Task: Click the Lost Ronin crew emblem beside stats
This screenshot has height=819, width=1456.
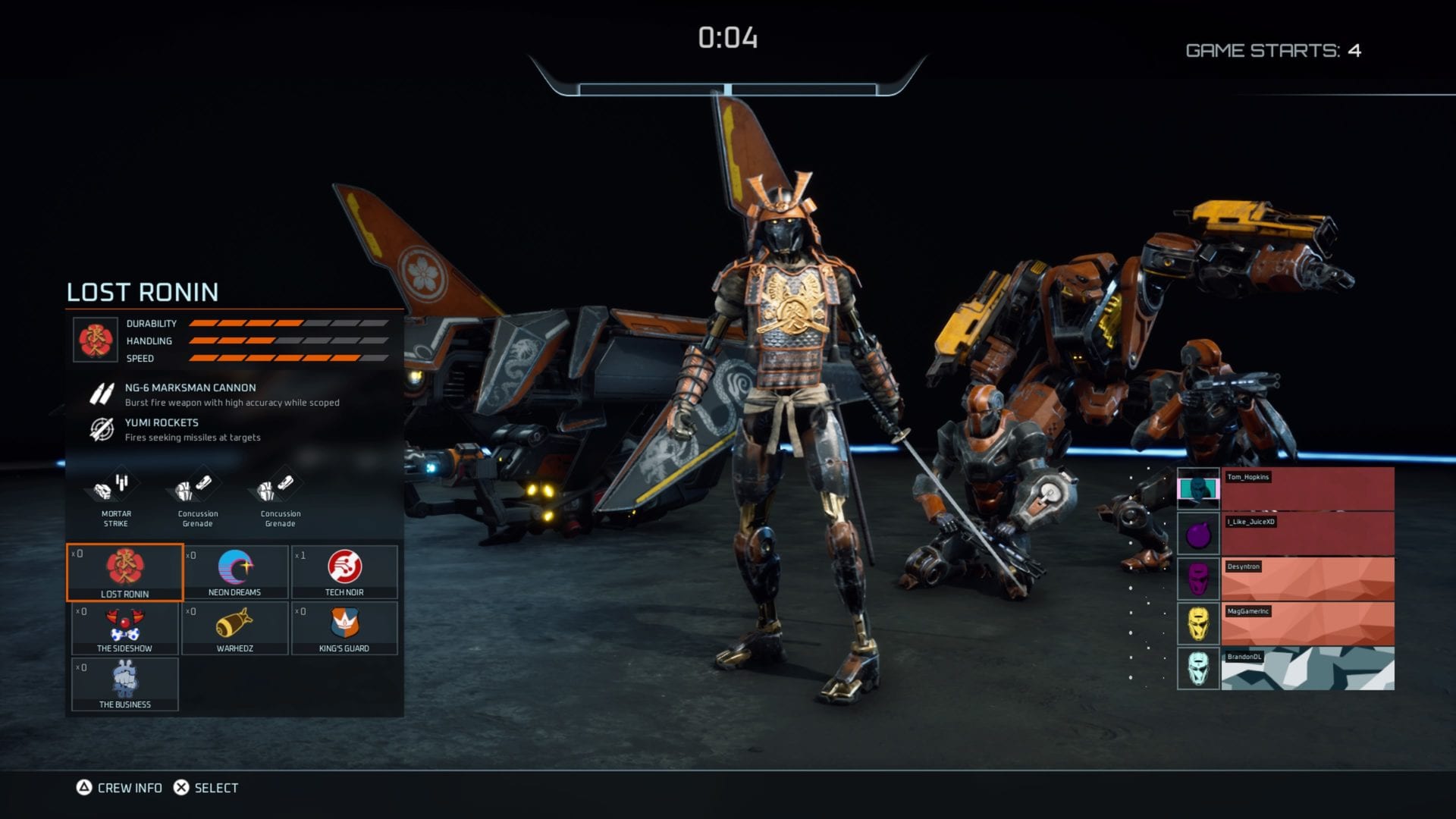Action: 96,339
